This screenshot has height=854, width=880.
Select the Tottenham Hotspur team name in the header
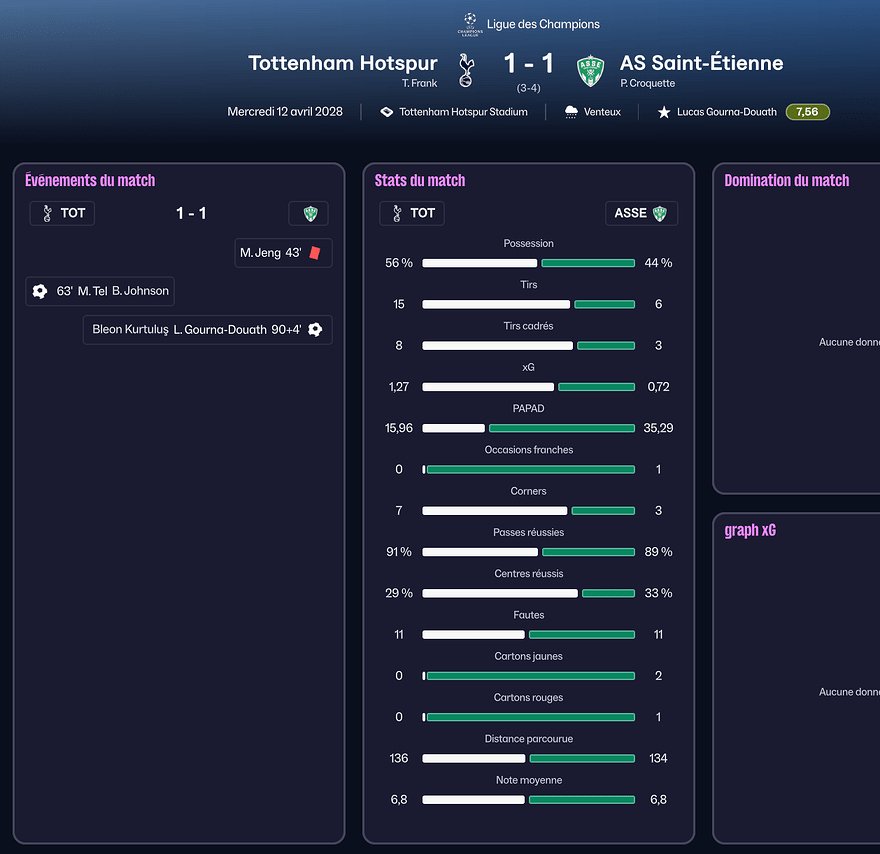[x=342, y=63]
